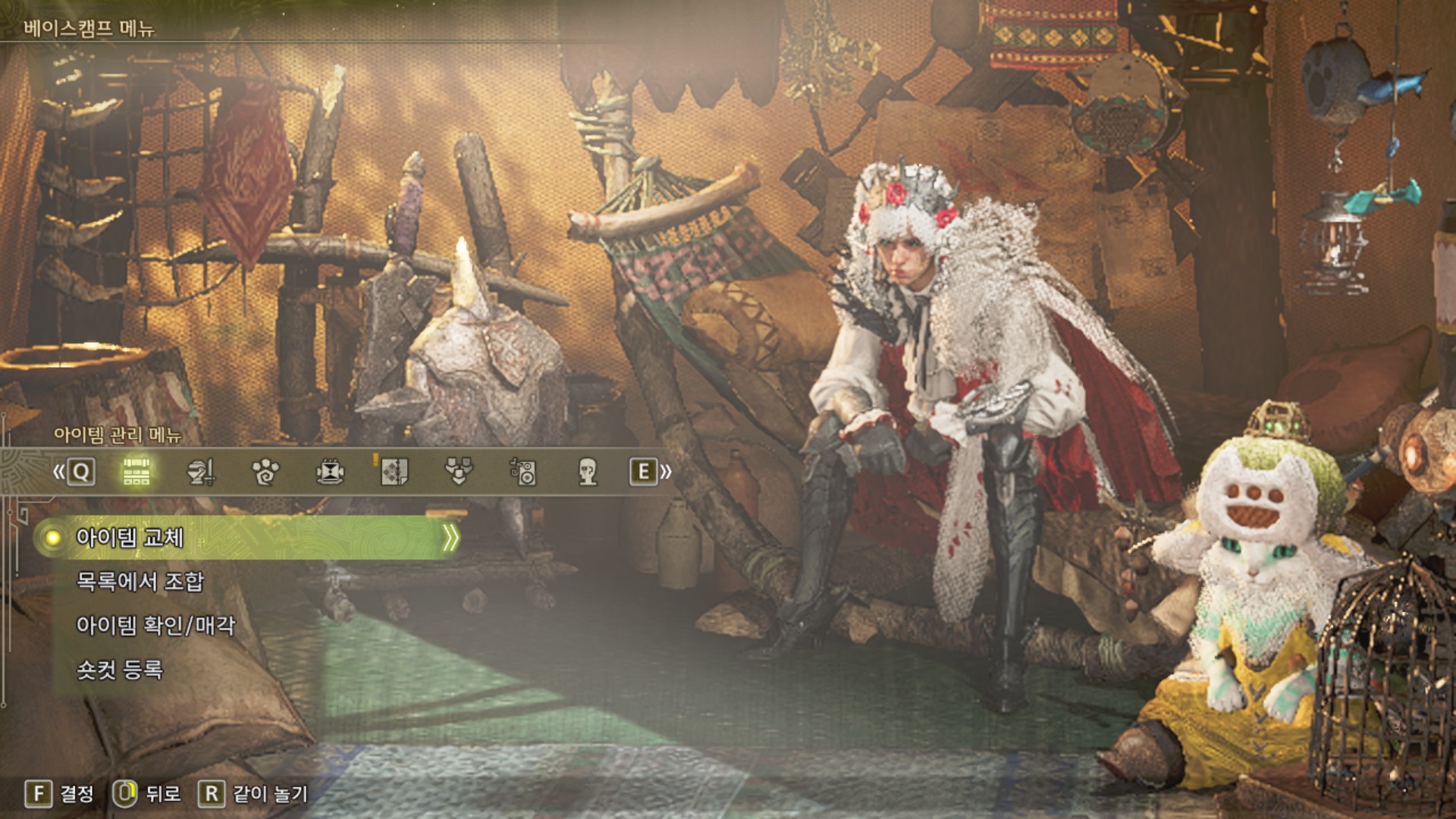Select the grill cooking tab
The height and width of the screenshot is (819, 1456).
pos(330,472)
